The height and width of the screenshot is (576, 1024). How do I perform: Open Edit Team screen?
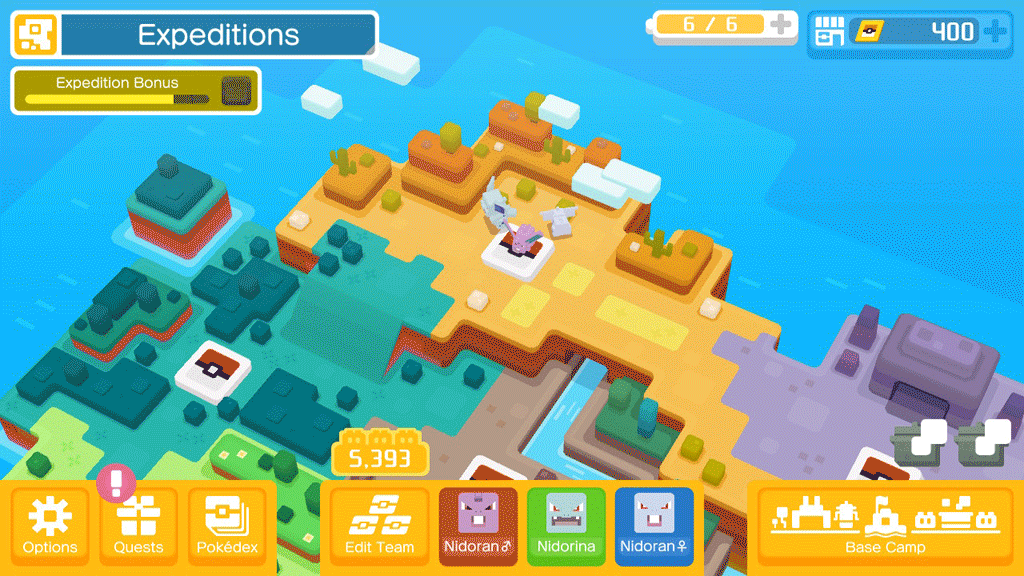coord(379,525)
